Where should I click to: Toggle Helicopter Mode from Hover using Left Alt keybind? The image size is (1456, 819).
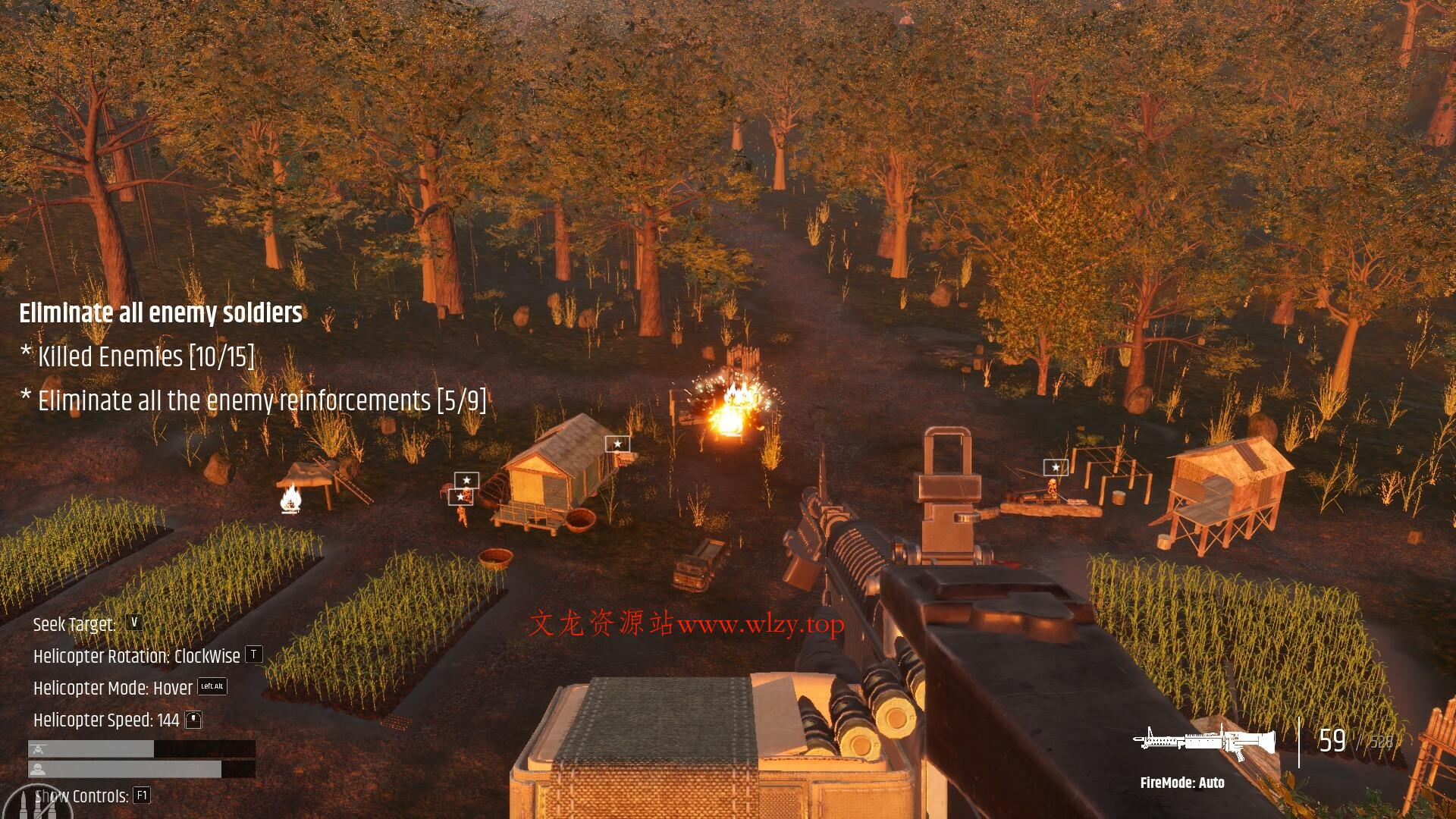pos(212,687)
